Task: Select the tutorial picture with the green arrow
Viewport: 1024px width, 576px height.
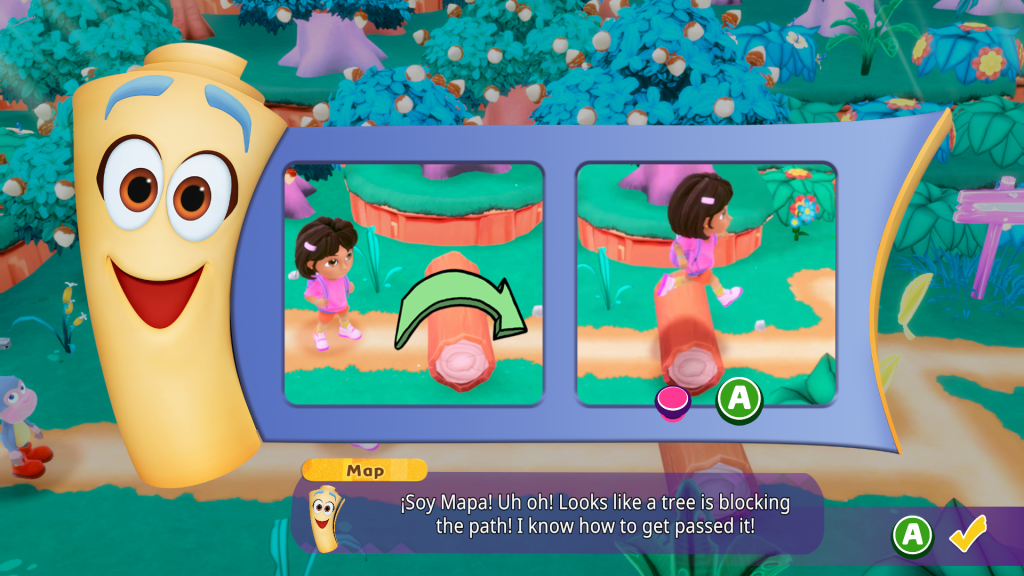Action: pos(414,284)
